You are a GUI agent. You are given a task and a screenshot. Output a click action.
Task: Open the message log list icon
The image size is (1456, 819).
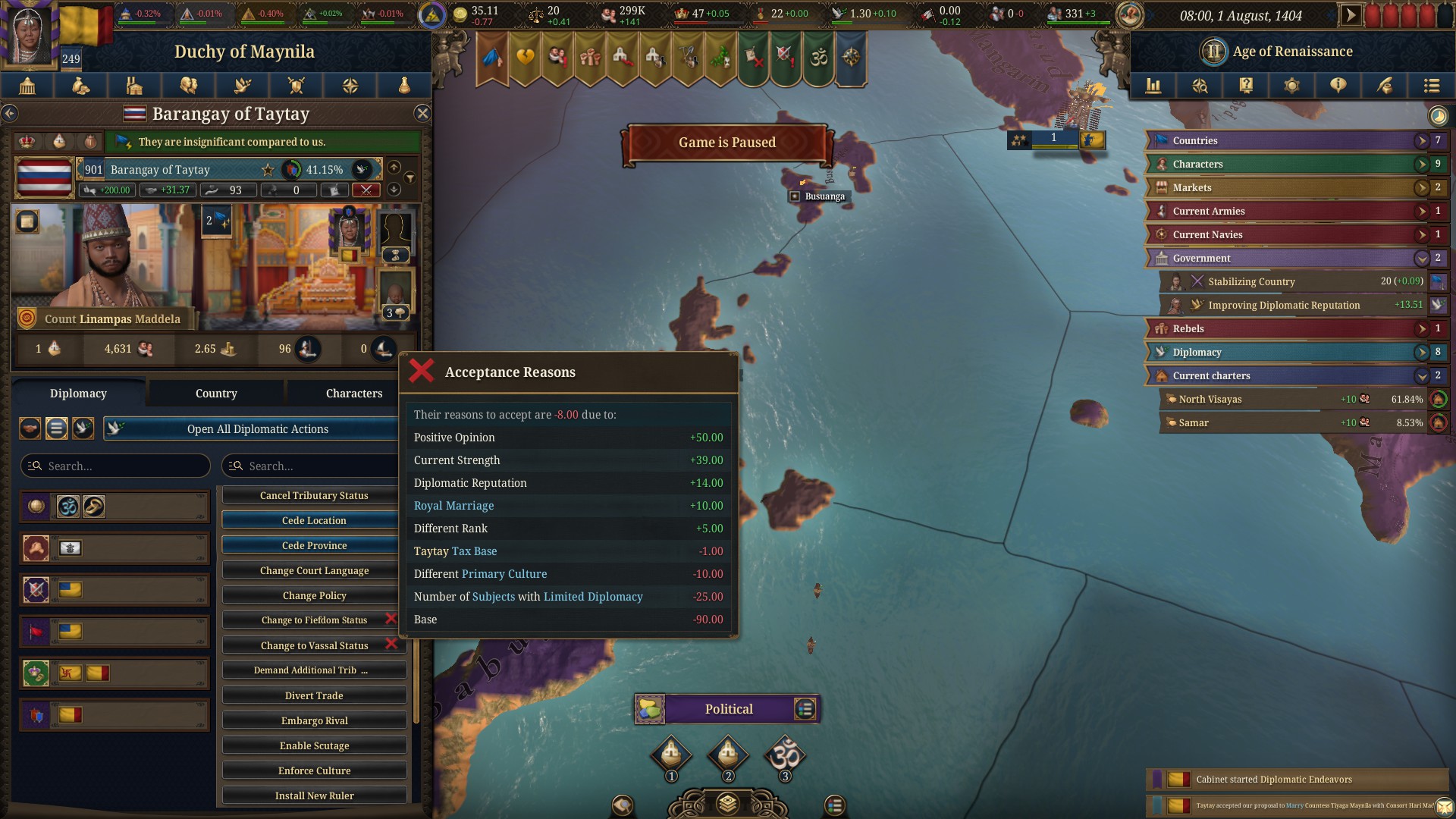[1432, 86]
